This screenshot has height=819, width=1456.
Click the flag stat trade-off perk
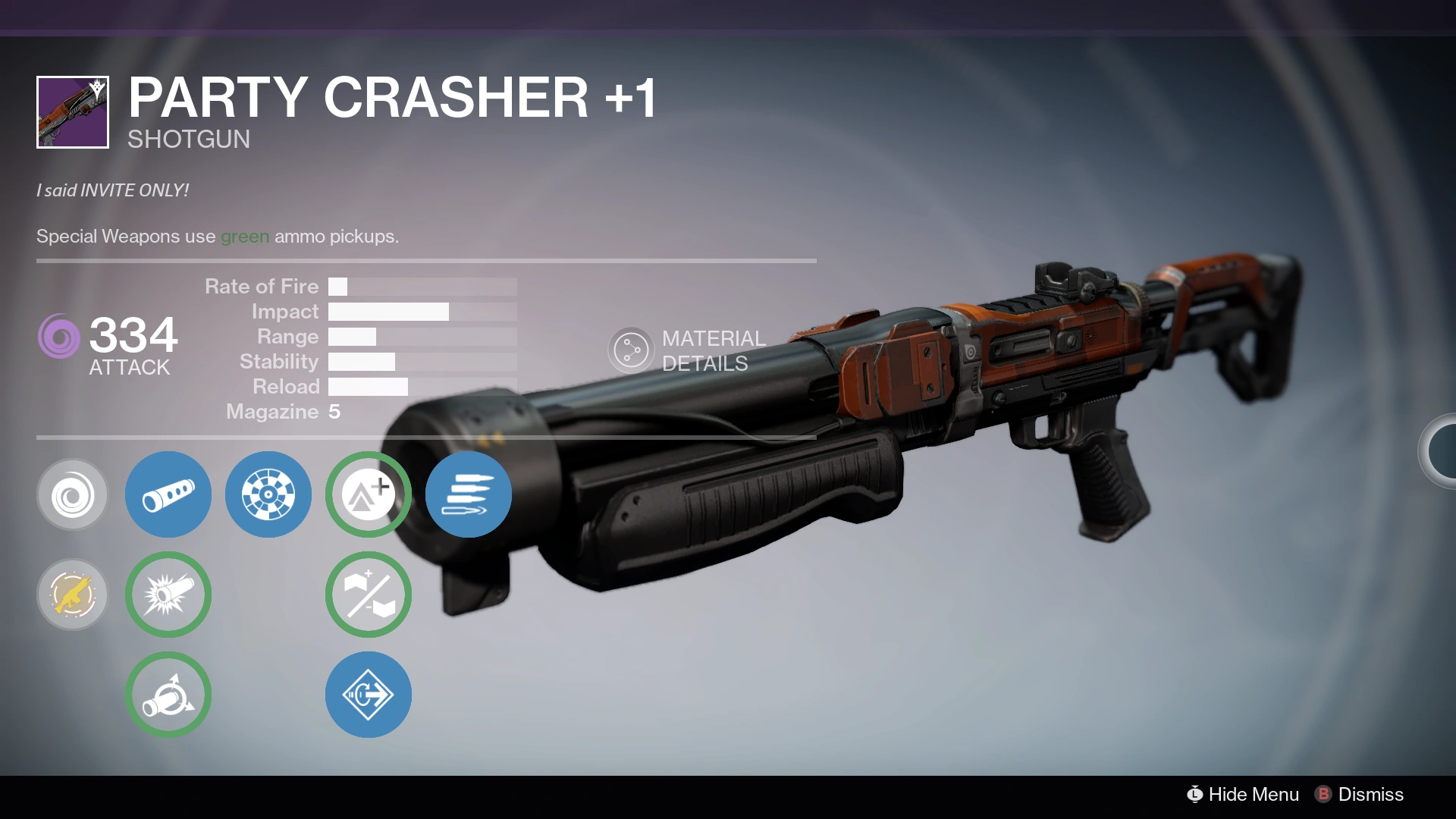tap(368, 595)
